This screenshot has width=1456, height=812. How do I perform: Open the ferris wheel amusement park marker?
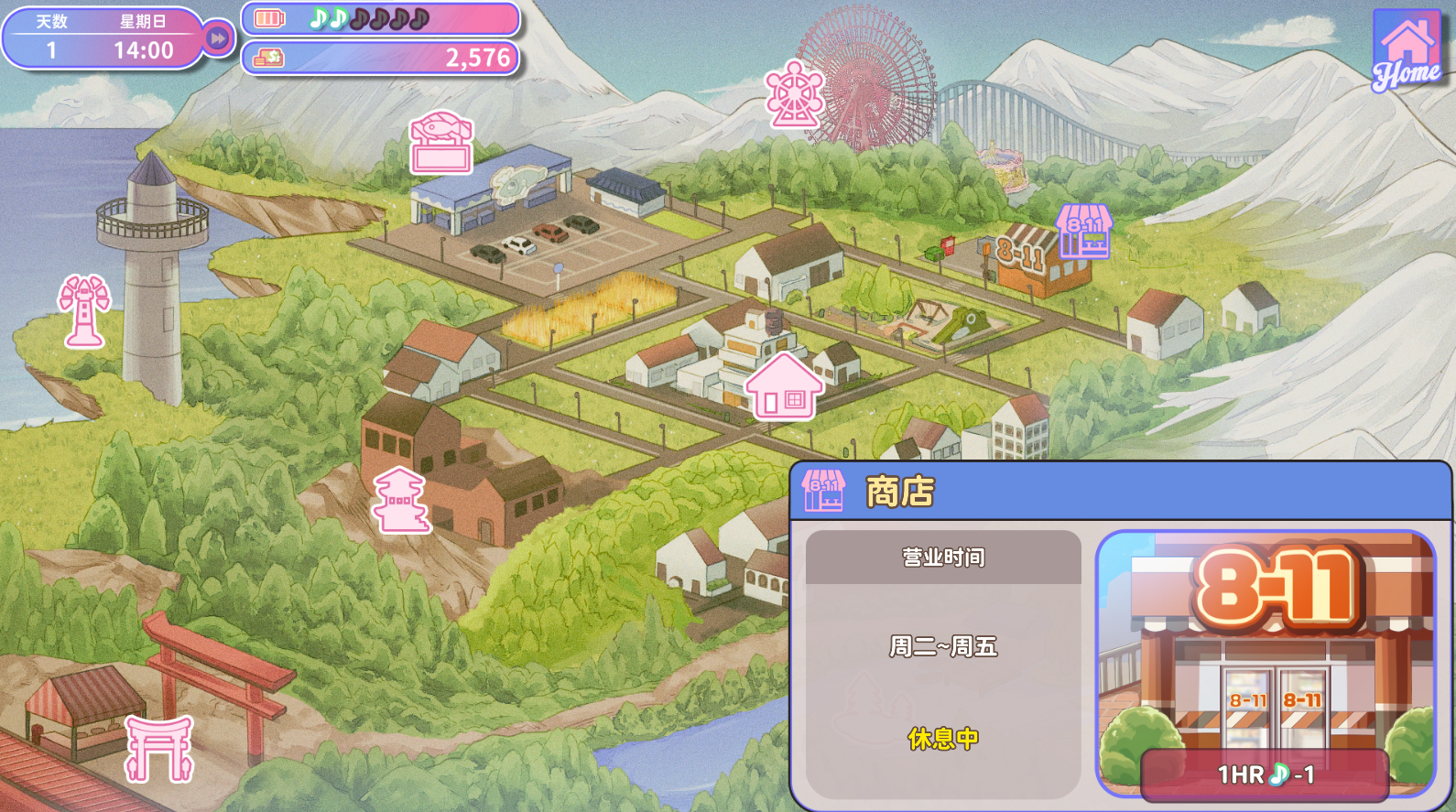click(795, 94)
